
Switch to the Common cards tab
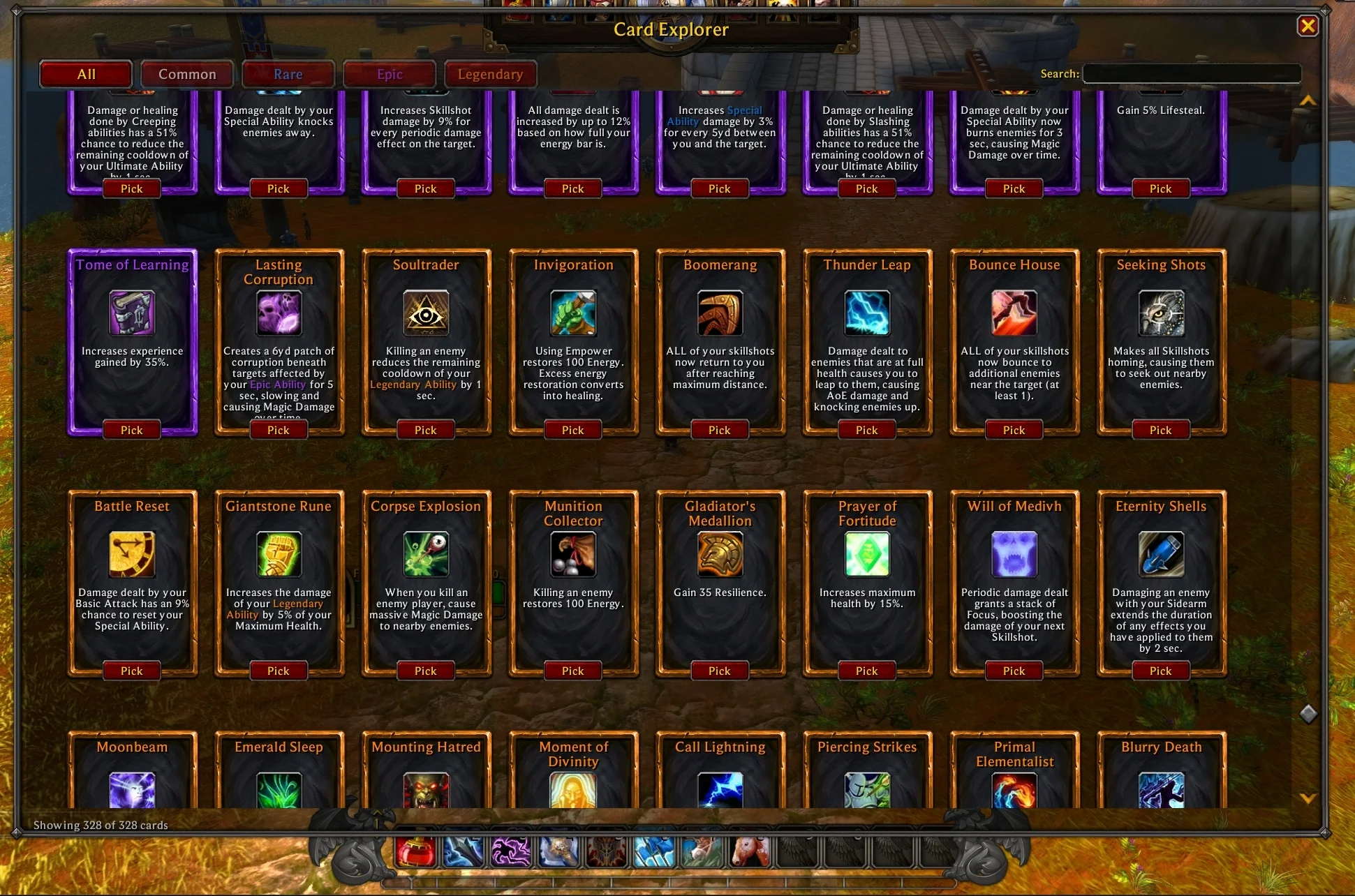tap(186, 74)
